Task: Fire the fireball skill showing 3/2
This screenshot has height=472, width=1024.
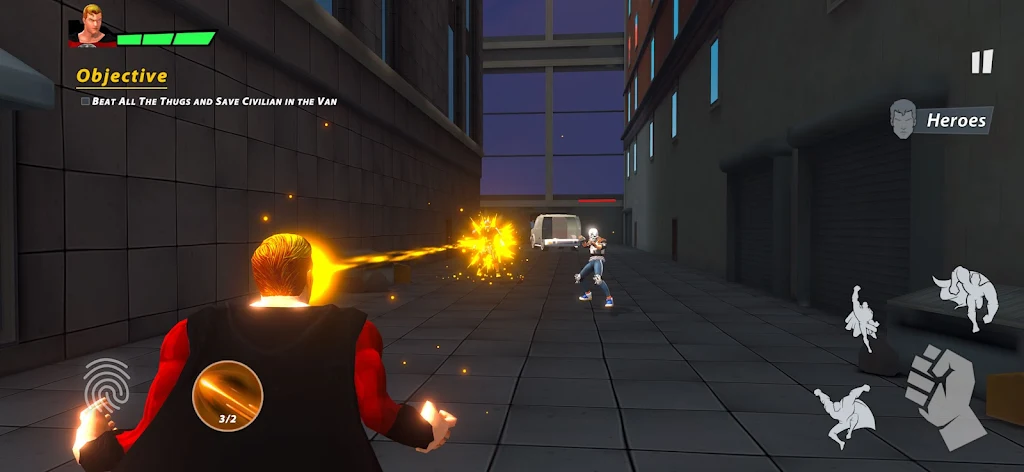Action: 227,395
